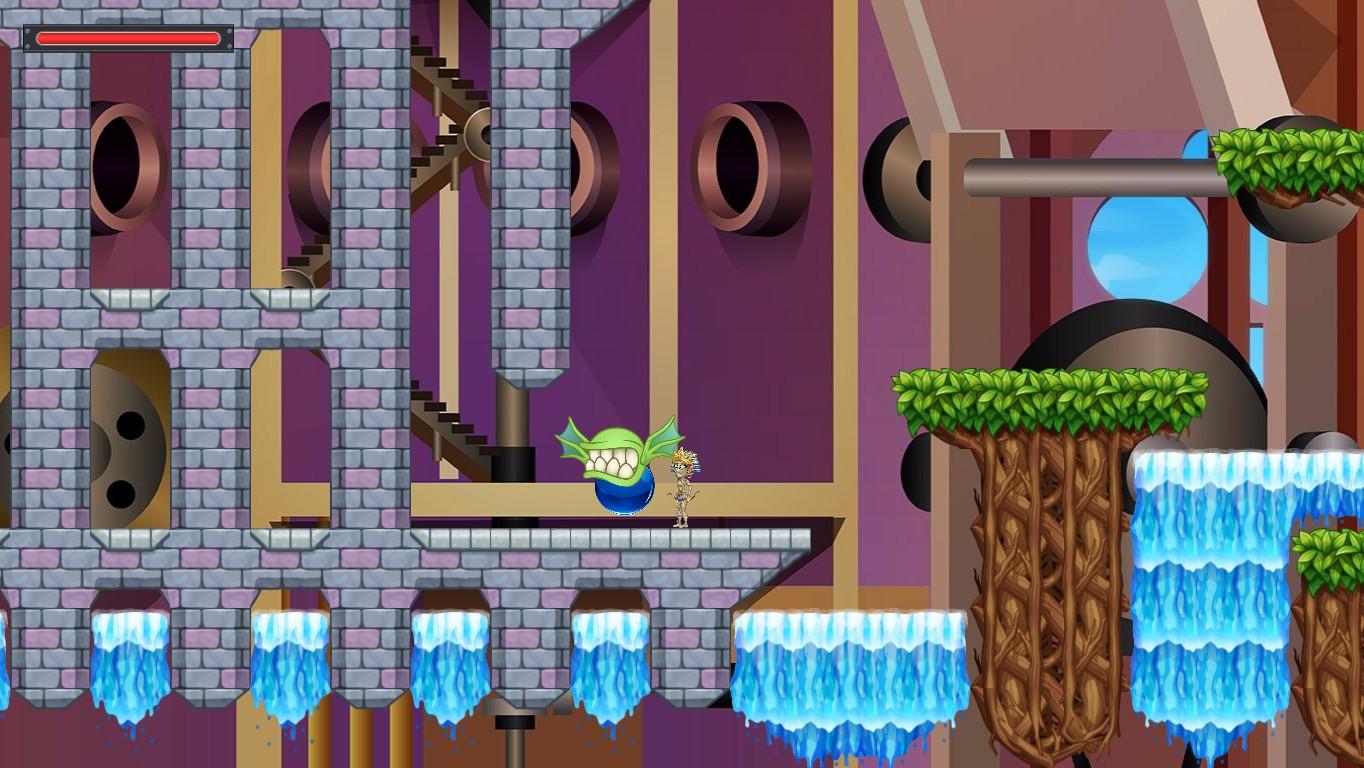Select the player character on the platform
Image resolution: width=1364 pixels, height=768 pixels.
(x=680, y=487)
